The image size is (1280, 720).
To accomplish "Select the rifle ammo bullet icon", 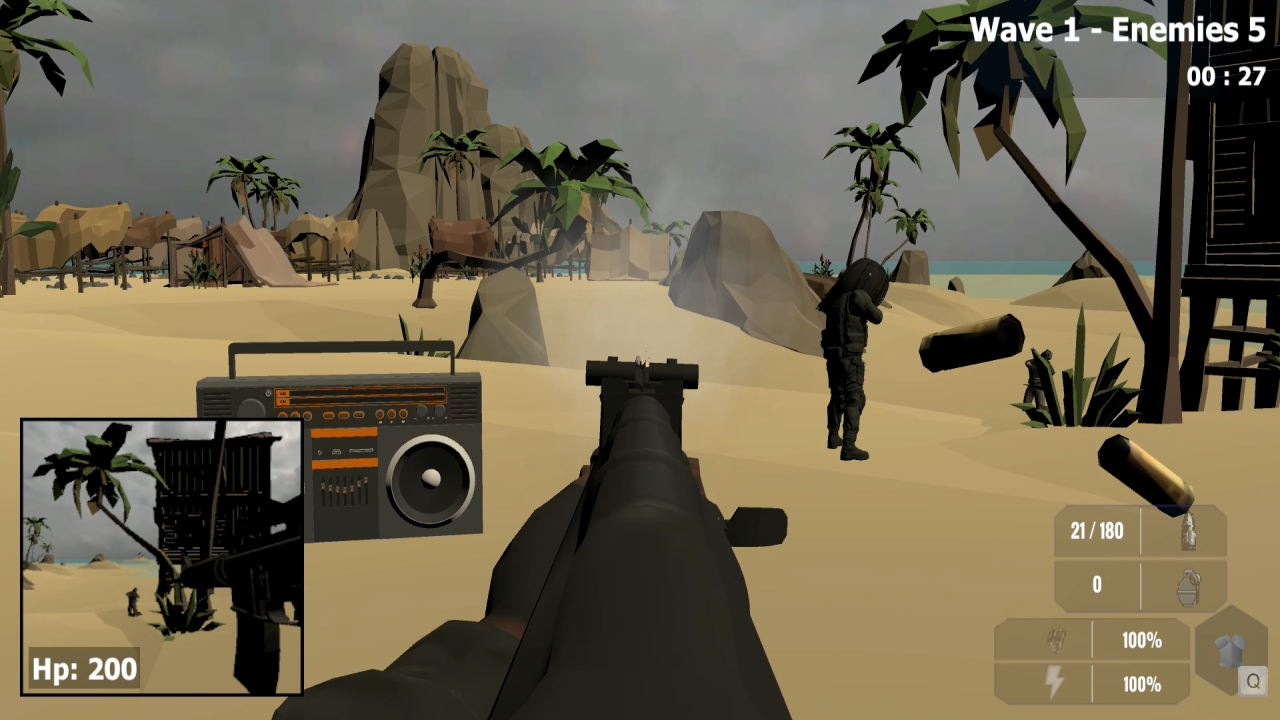I will pyautogui.click(x=1191, y=531).
